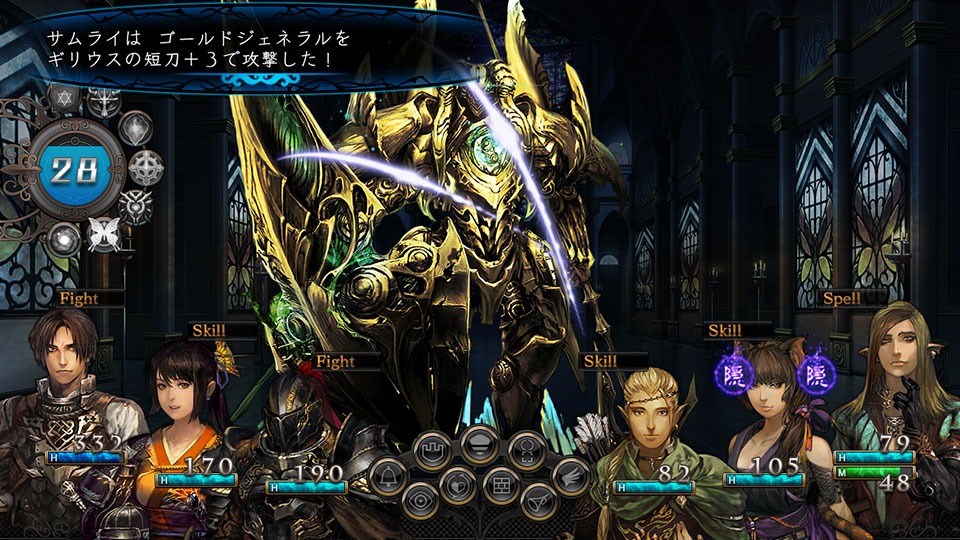This screenshot has height=540, width=960.
Task: Choose the glowing orb gauge icon
Action: [x=66, y=238]
